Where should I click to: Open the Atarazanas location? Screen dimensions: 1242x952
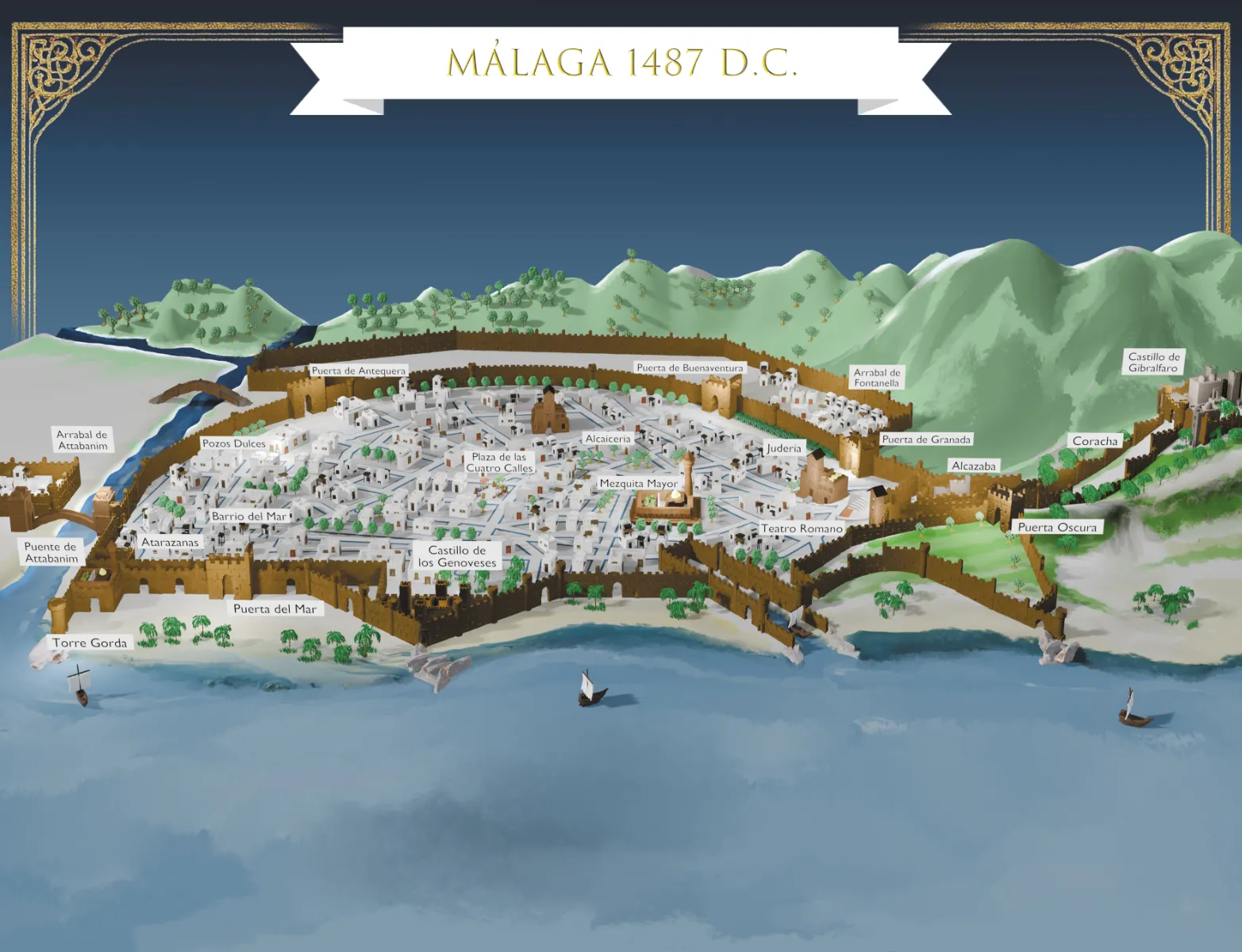click(170, 543)
